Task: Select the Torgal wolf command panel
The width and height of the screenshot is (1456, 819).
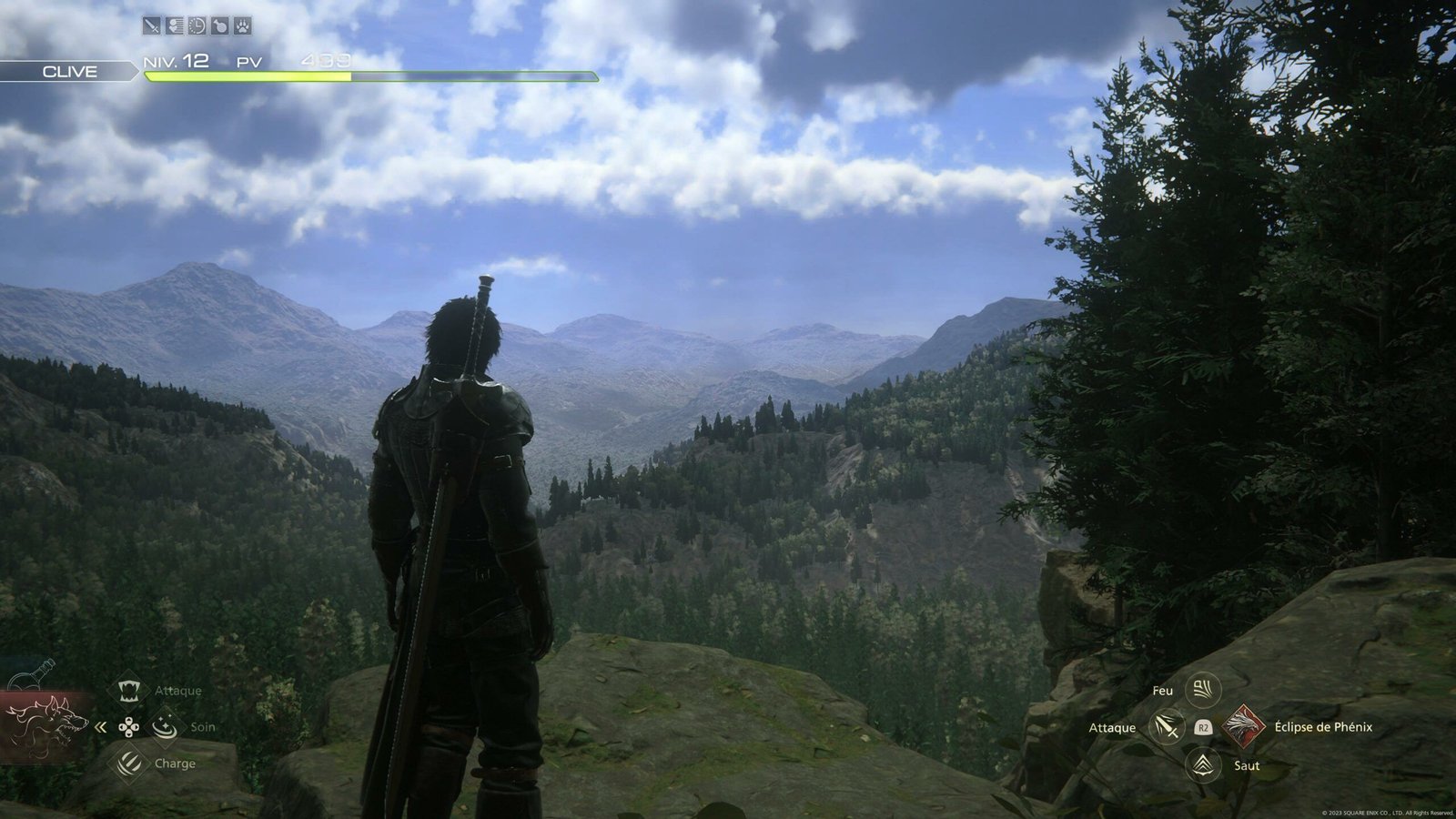Action: (x=45, y=726)
